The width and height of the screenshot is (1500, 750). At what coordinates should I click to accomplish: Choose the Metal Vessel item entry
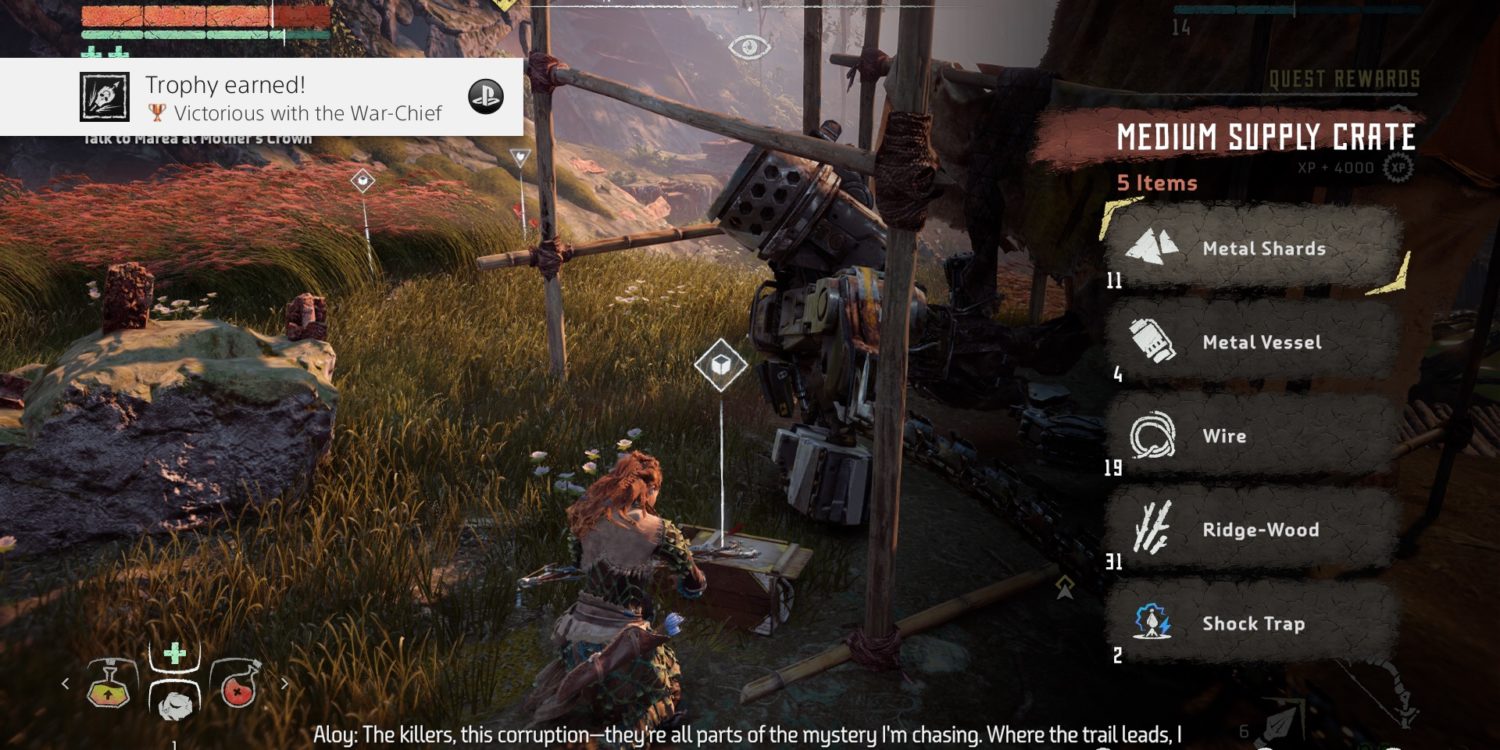click(x=1252, y=343)
